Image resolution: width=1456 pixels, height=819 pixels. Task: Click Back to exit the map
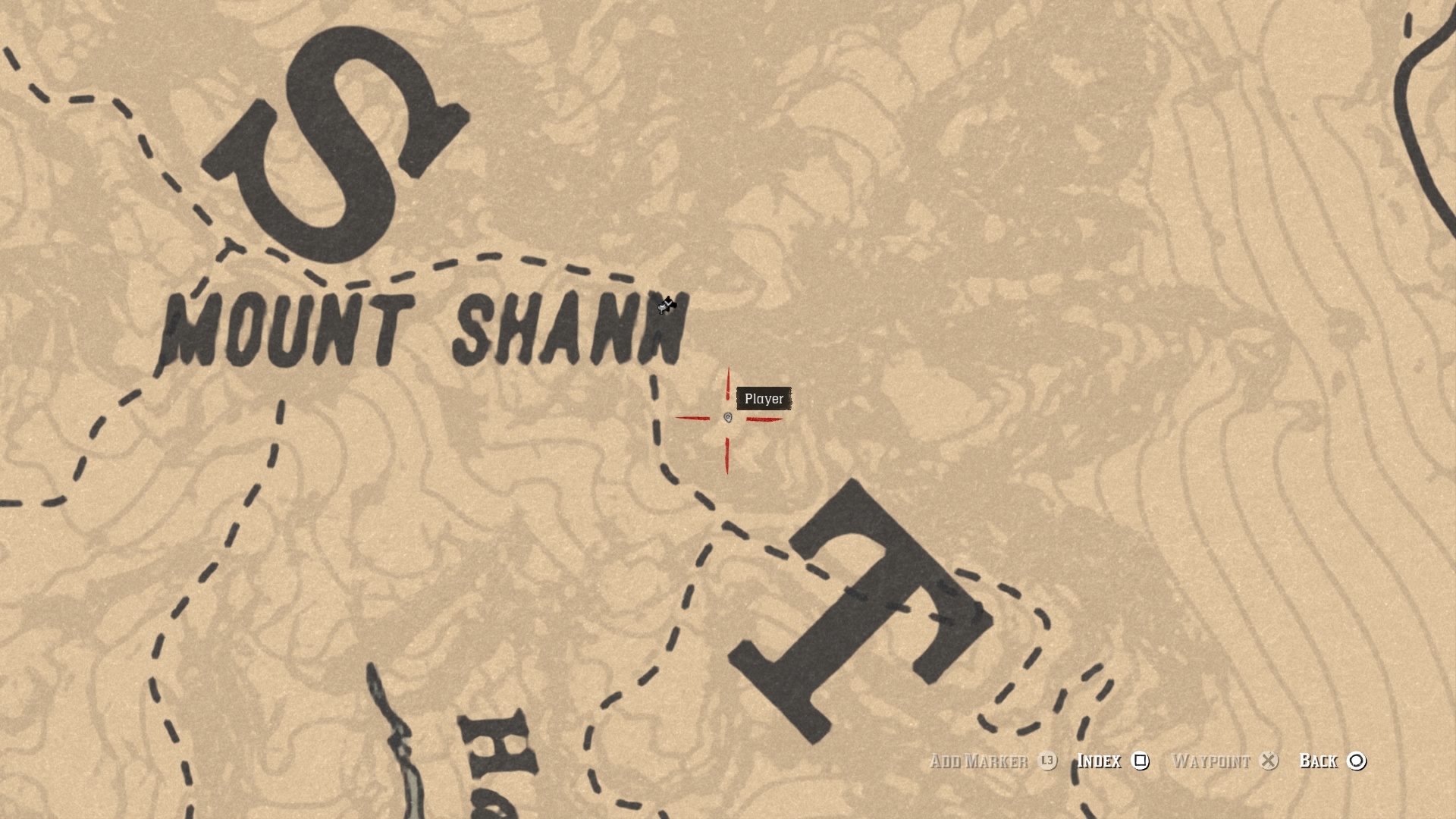[x=1319, y=761]
